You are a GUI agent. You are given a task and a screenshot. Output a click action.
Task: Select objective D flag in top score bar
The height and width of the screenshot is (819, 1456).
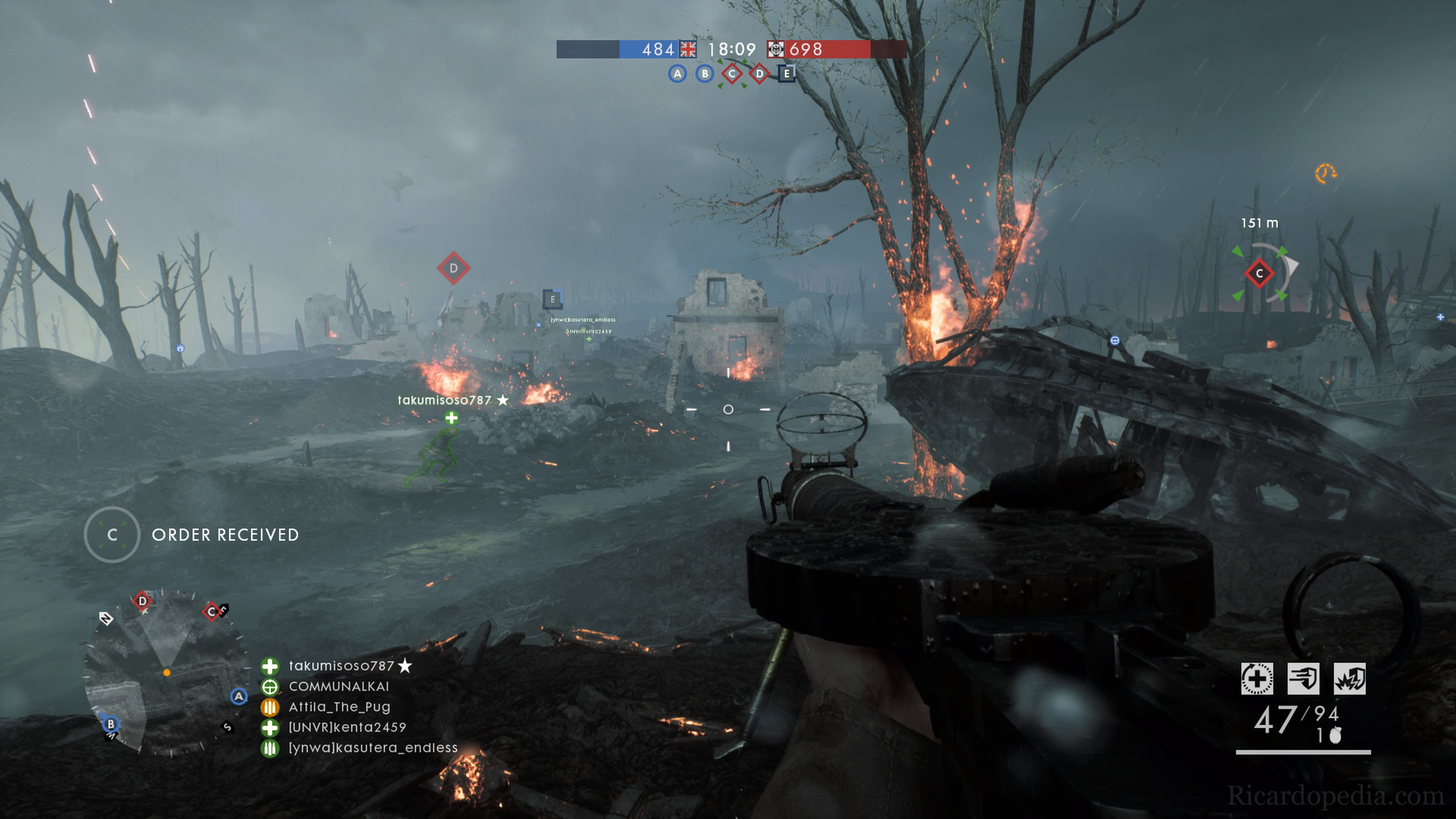tap(759, 74)
